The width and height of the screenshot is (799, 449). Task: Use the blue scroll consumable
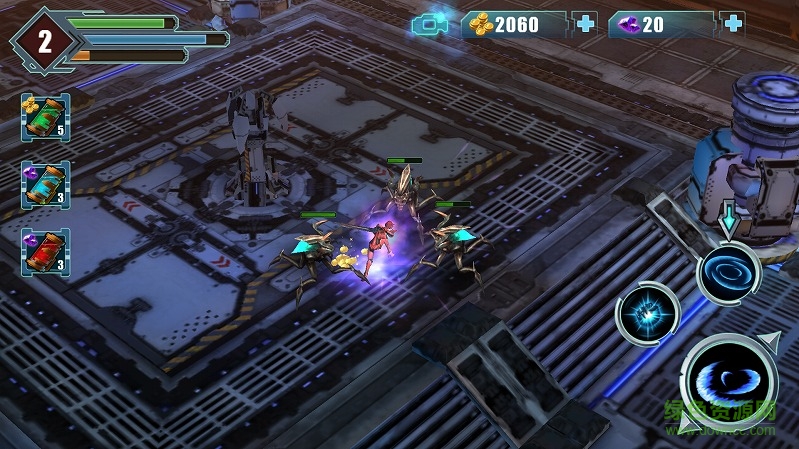(46, 185)
